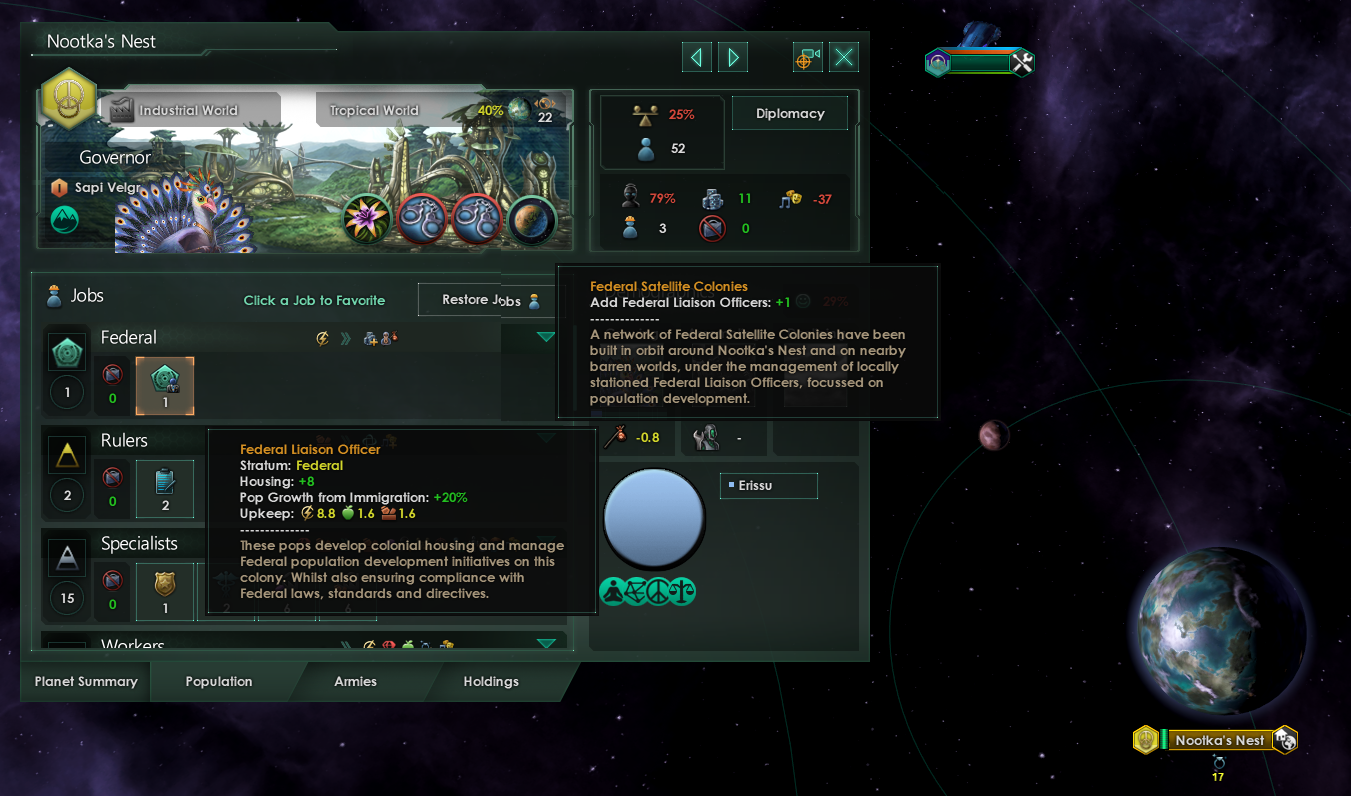Select the Erissu species entry

point(768,485)
